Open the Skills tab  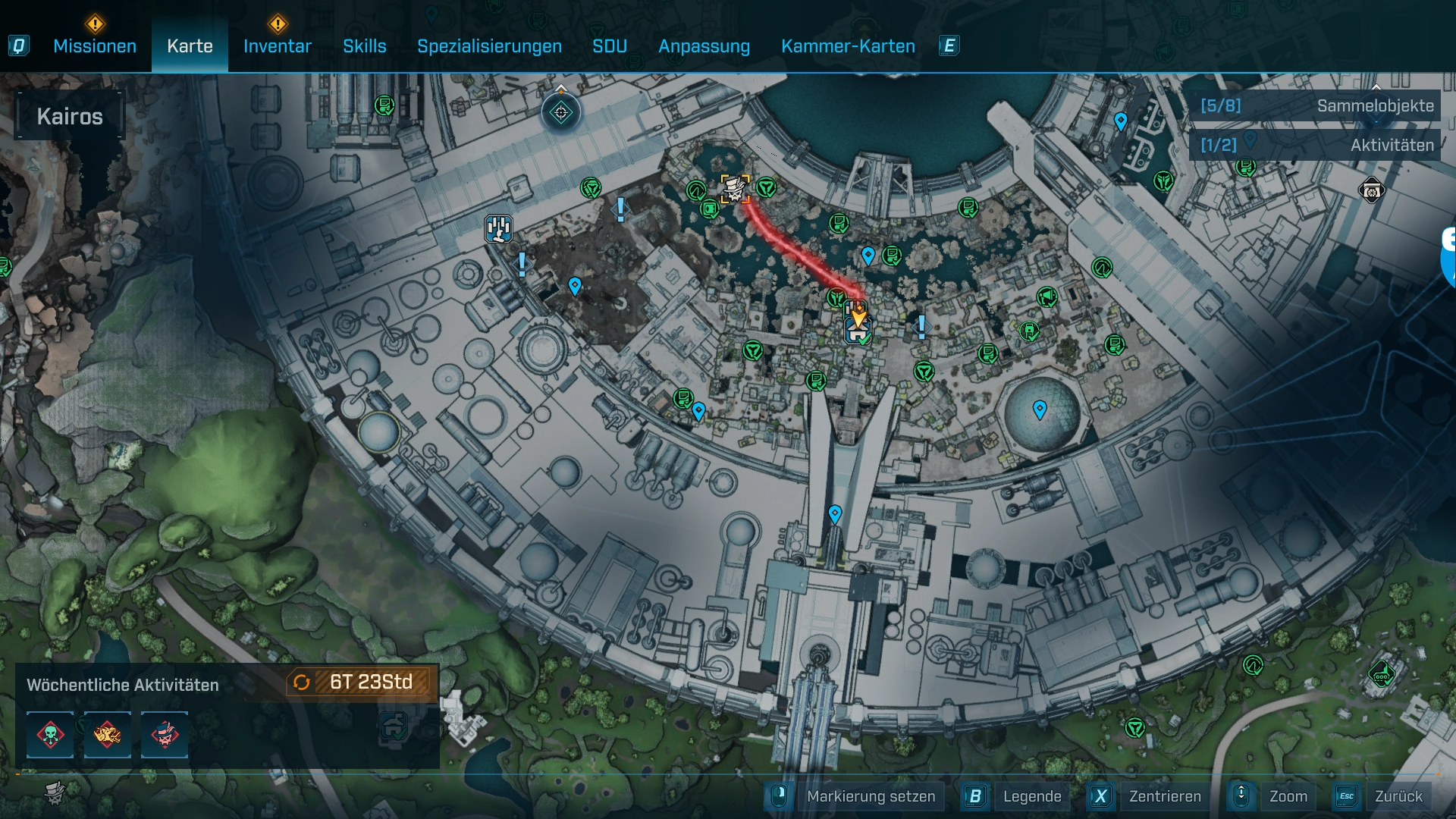[x=364, y=46]
